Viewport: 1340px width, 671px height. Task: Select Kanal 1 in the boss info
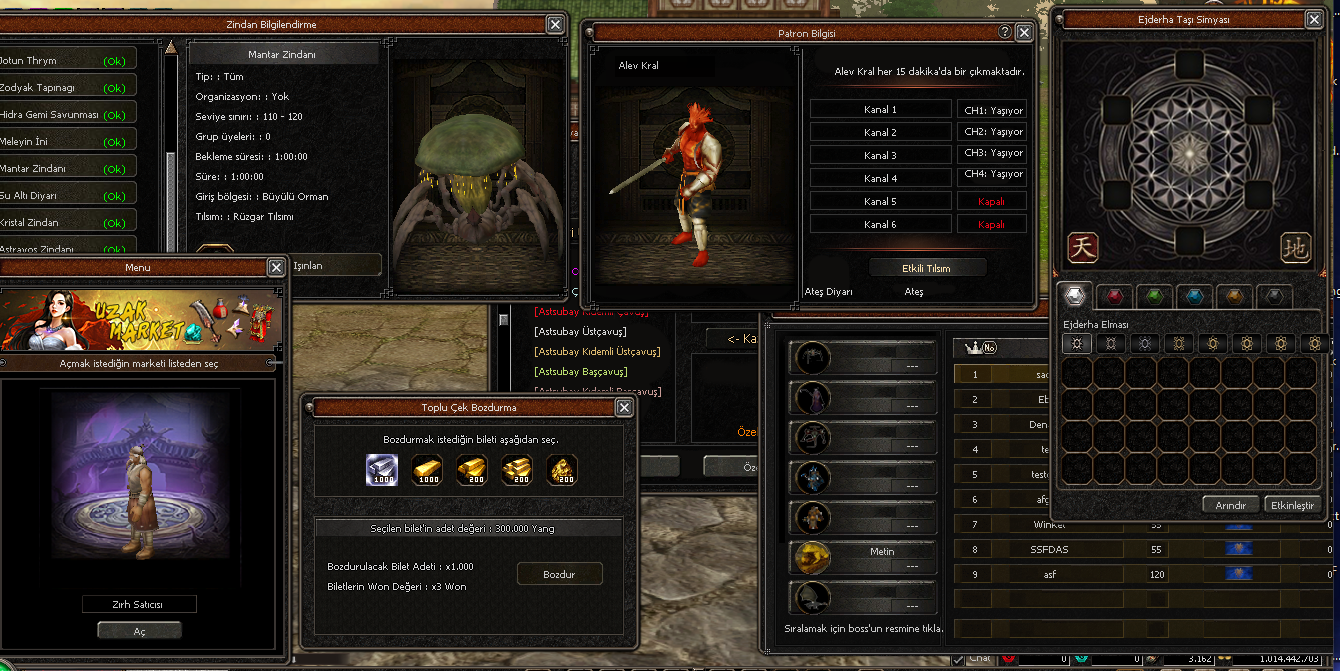click(880, 110)
